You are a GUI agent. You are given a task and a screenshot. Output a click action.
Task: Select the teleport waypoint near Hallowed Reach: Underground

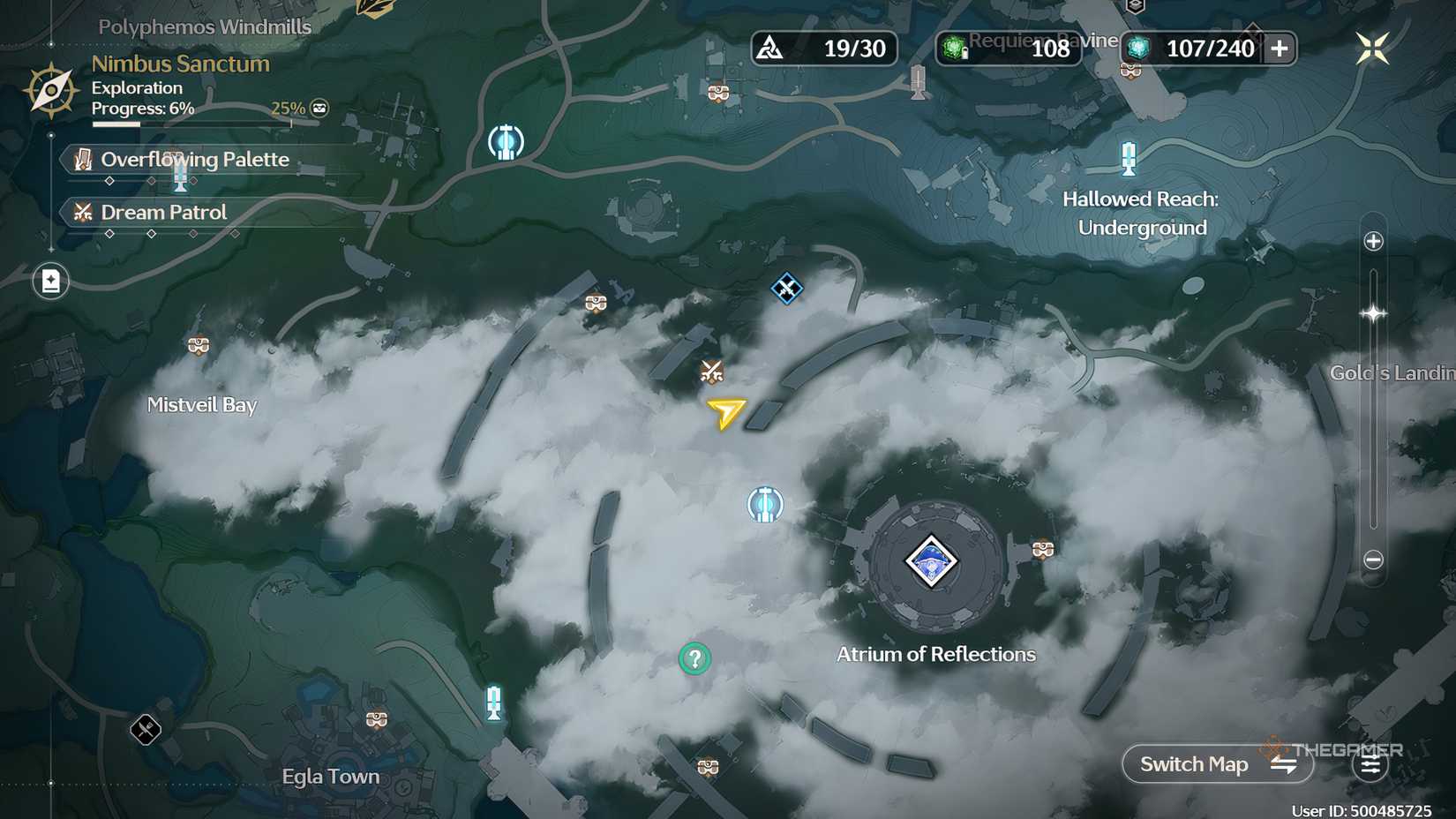click(1130, 159)
